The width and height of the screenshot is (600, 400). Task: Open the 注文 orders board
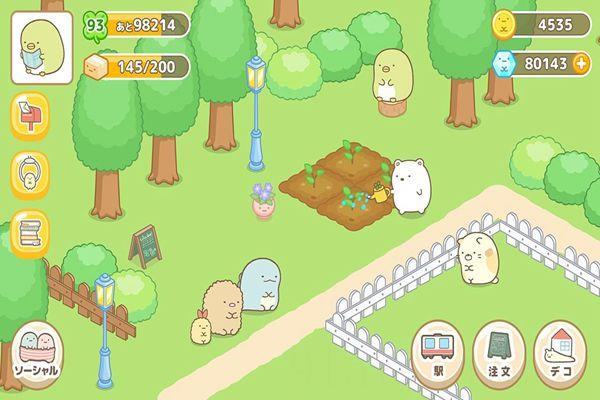coord(499,353)
